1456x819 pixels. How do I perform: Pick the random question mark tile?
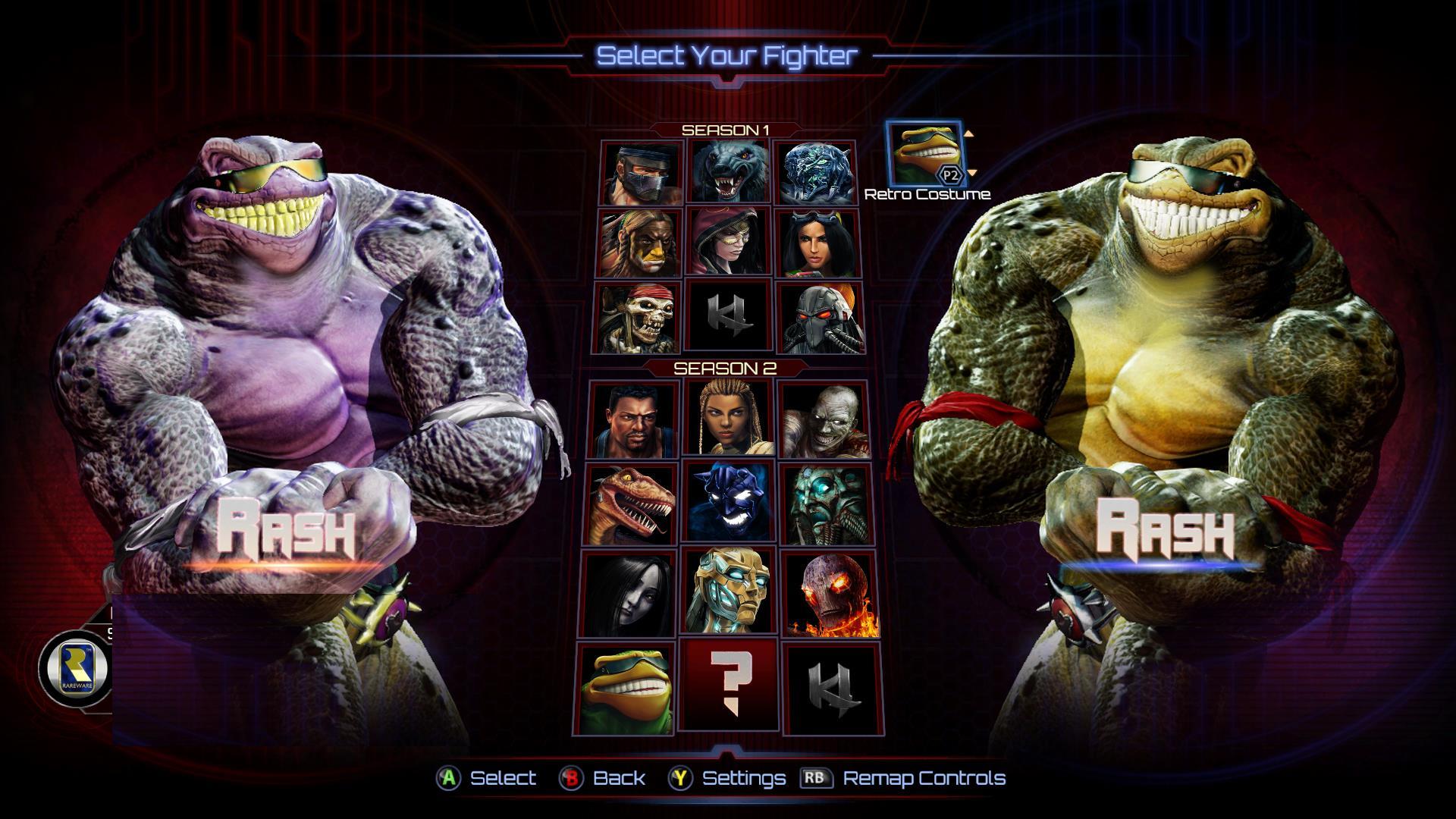729,687
